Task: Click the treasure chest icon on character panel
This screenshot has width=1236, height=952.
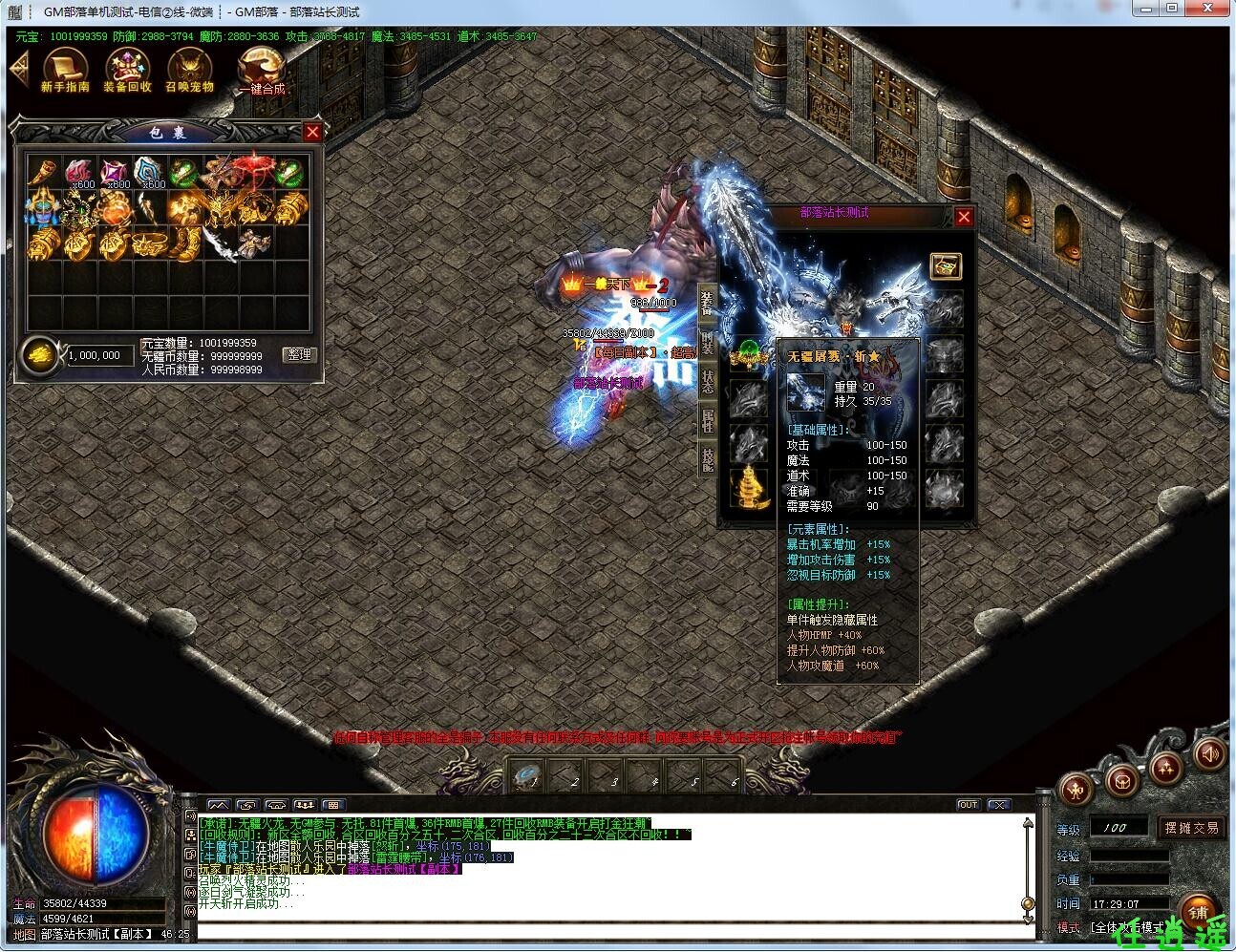Action: (947, 266)
